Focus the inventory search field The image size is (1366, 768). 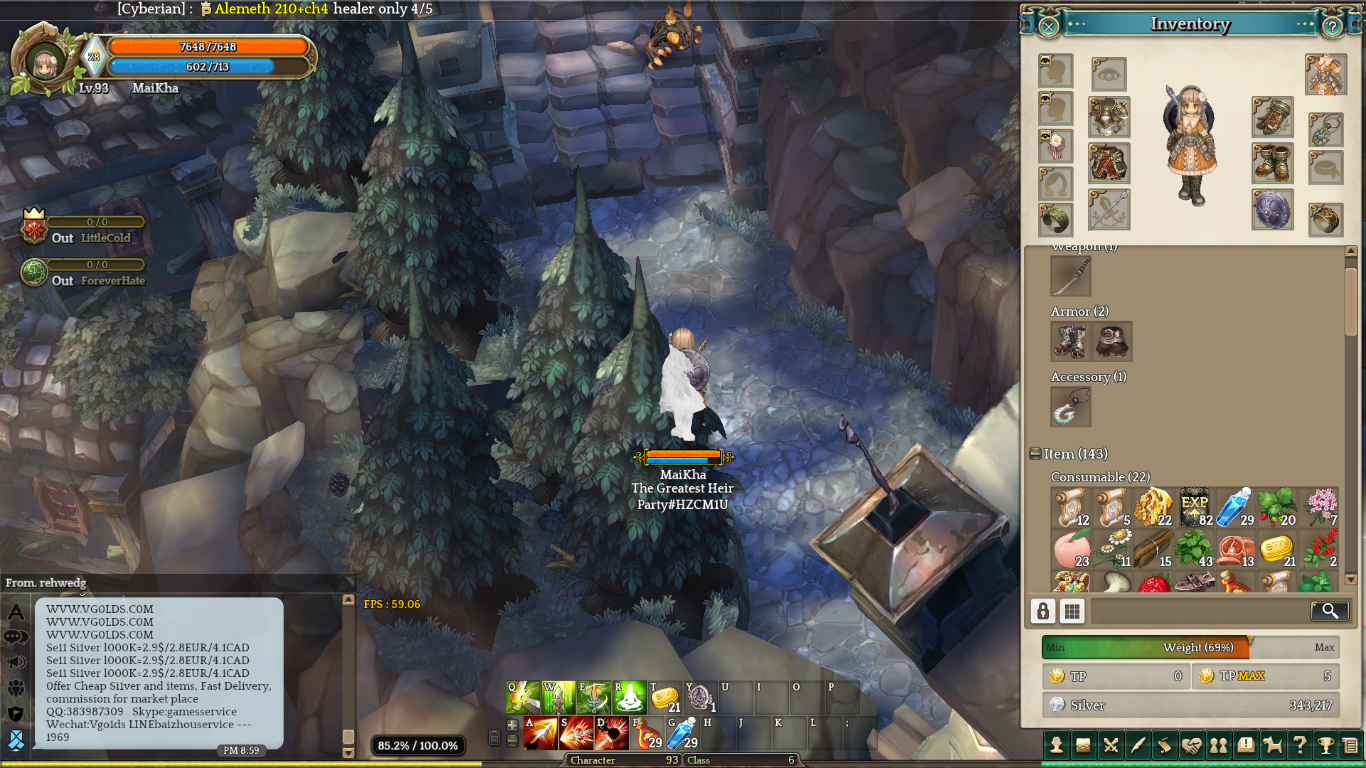(1200, 611)
